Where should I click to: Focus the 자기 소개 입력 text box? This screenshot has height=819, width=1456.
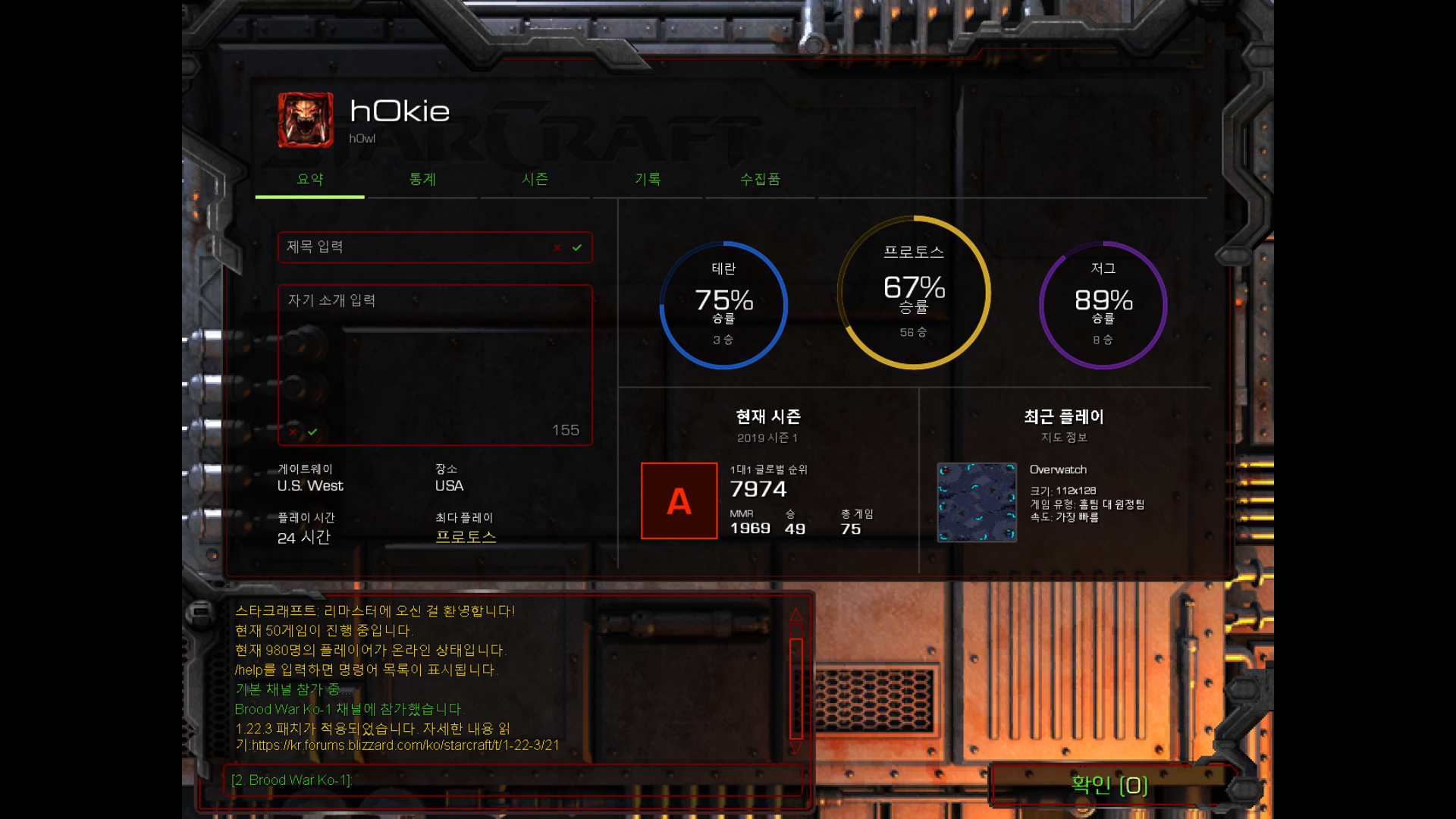click(435, 356)
